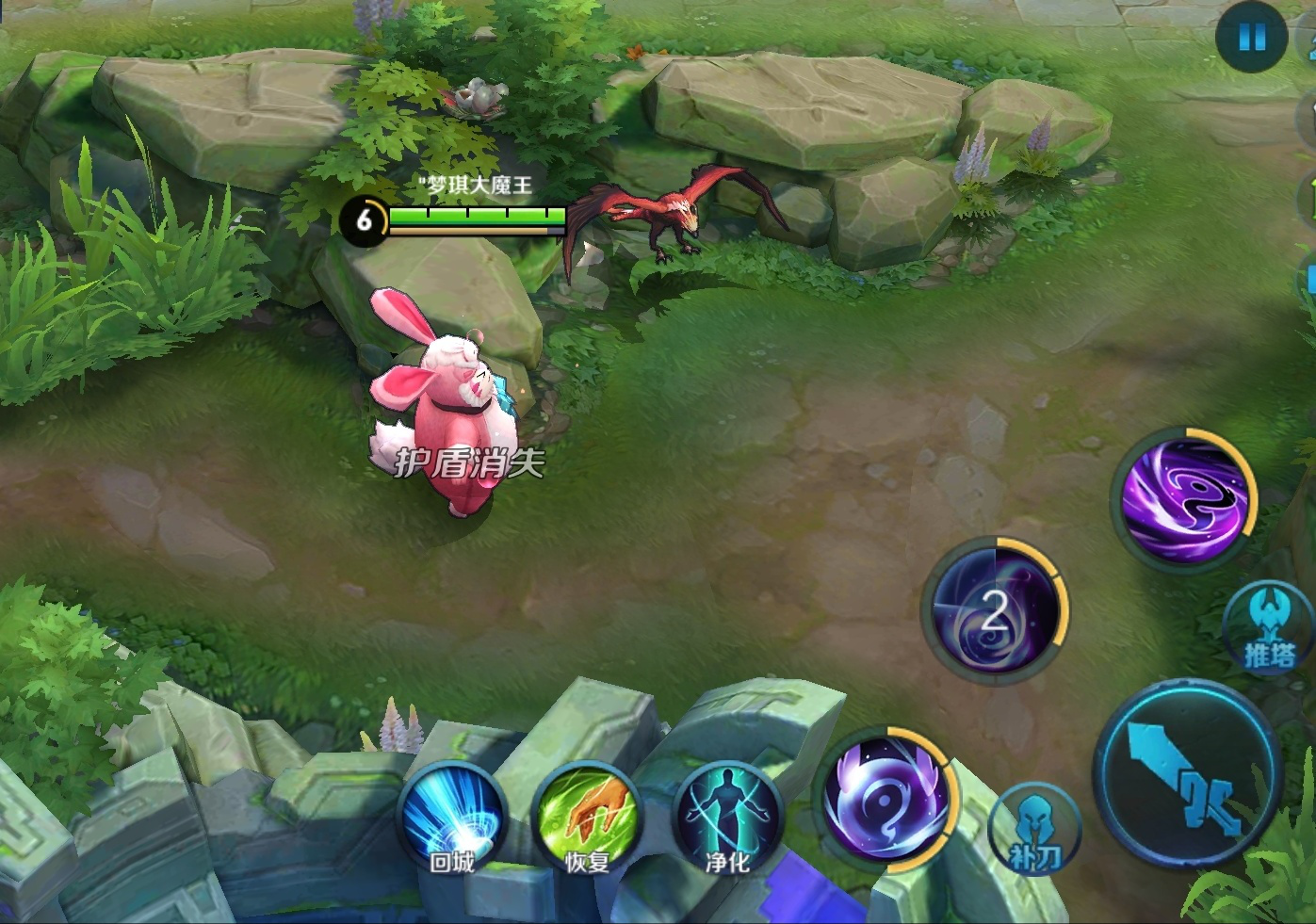Activate the 净化 purify summoner spell
Viewport: 1316px width, 924px height.
728,817
